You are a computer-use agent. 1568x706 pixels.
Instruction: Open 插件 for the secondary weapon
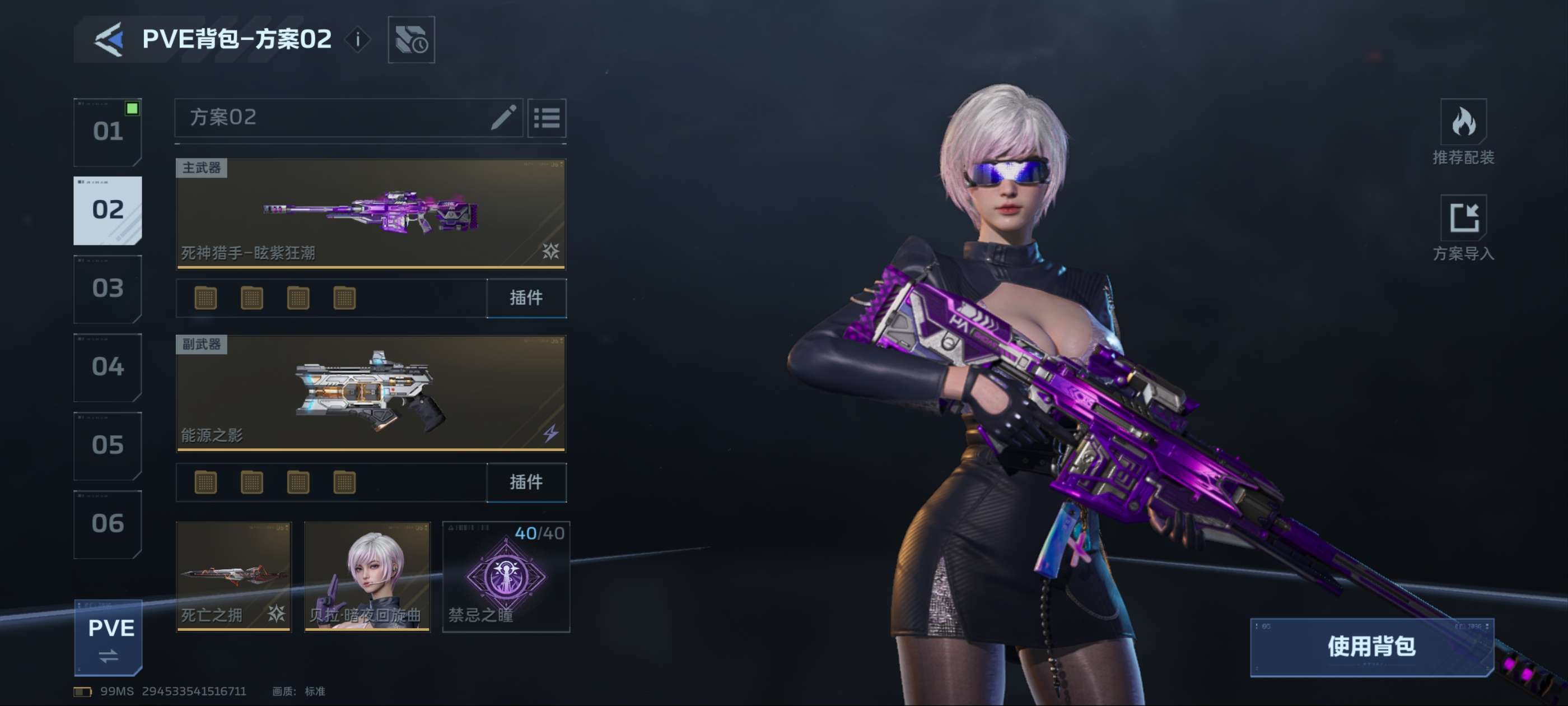[x=526, y=482]
